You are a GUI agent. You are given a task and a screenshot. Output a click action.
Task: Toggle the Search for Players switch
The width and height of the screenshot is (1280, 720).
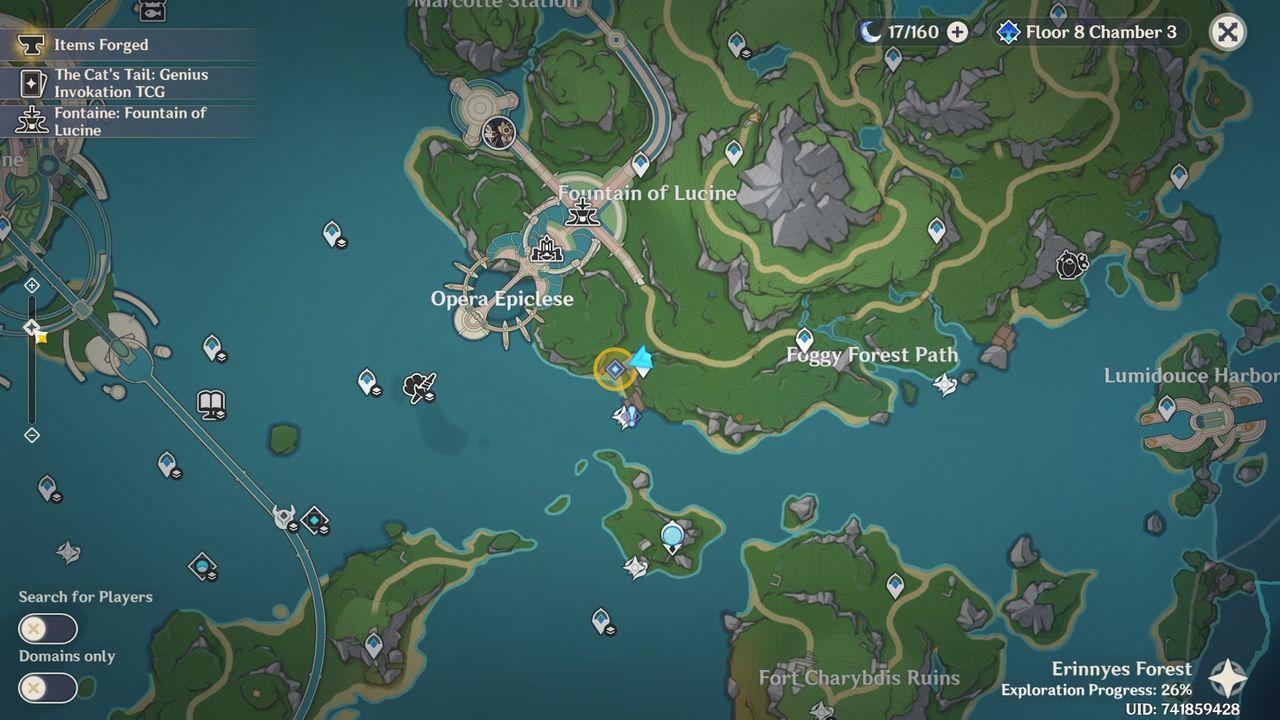coord(47,628)
